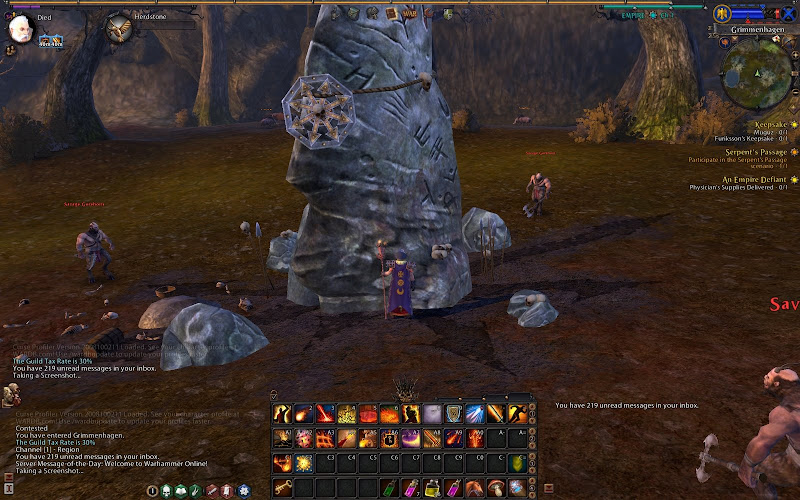Open the tome book icon in top menu
The image size is (800, 500).
point(390,14)
